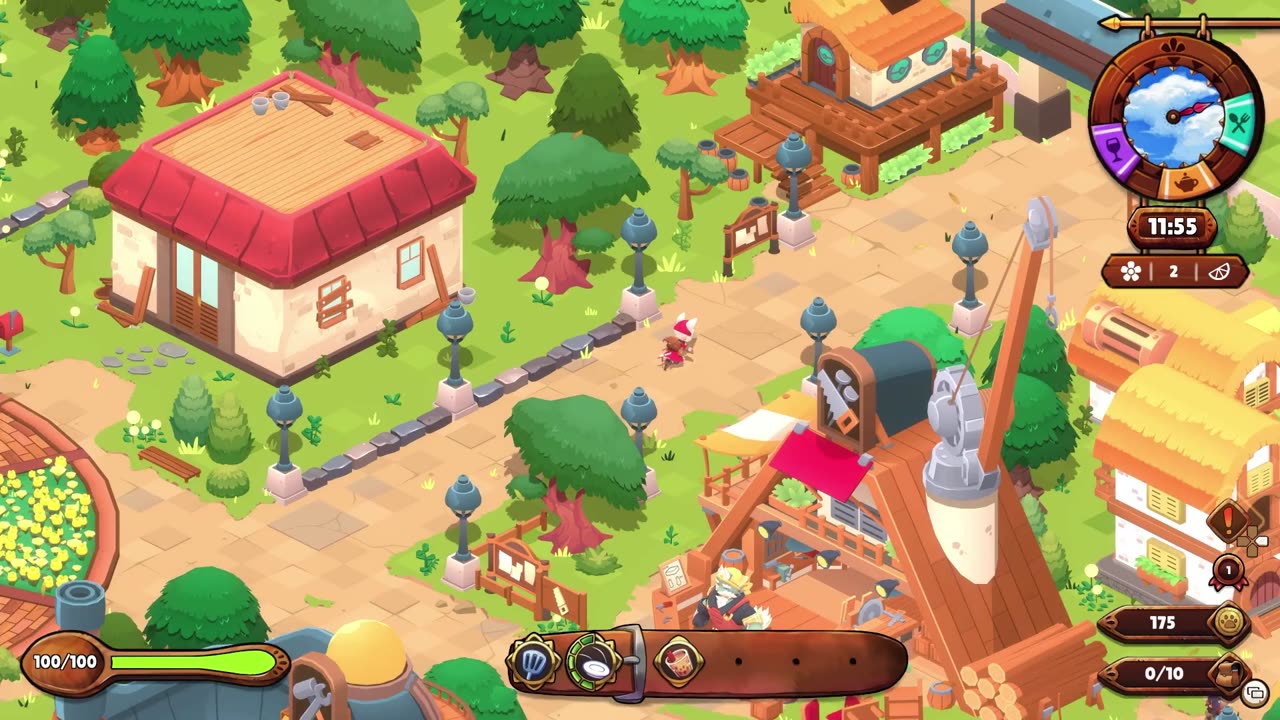Click the citrus slice icon
This screenshot has width=1280, height=720.
[x=1218, y=272]
